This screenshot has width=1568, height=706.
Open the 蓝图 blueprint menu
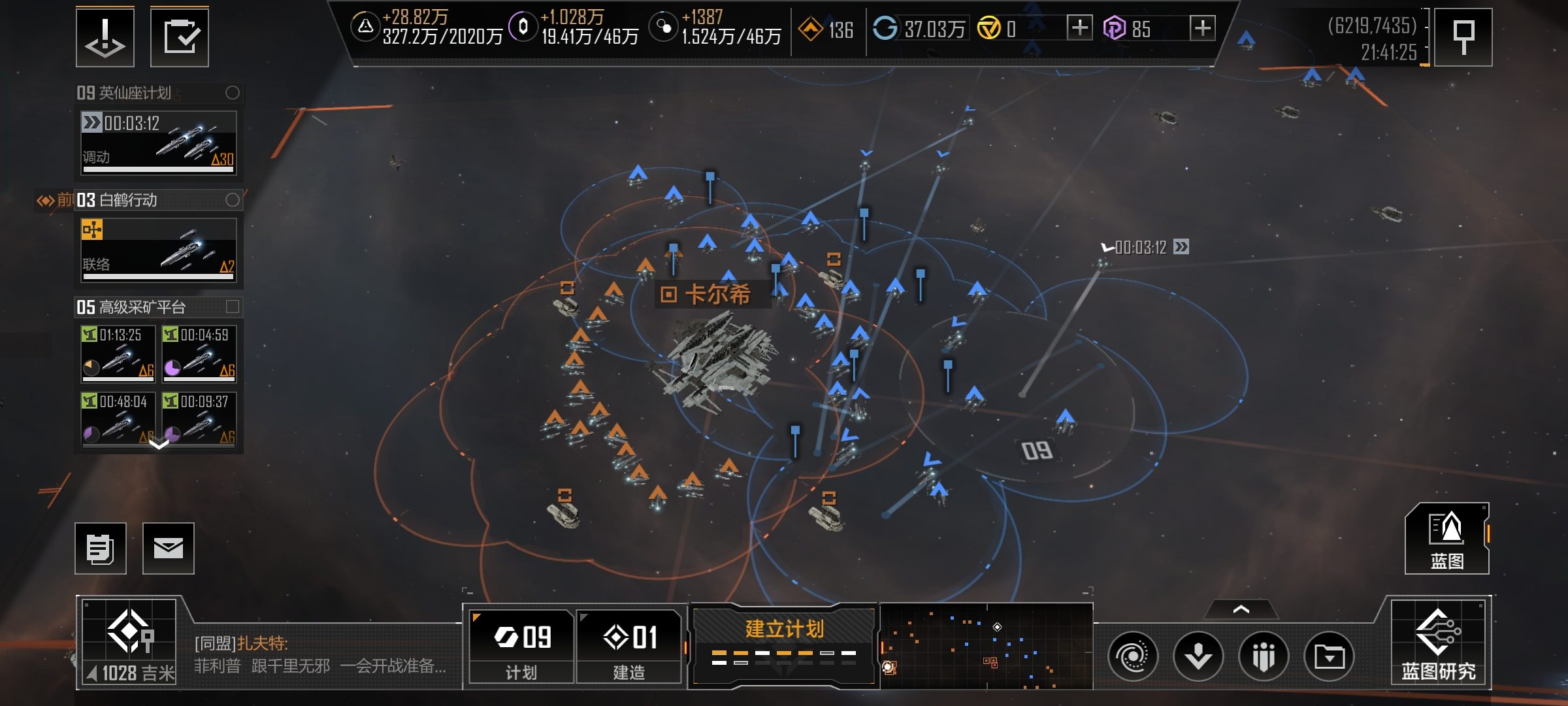click(1446, 539)
